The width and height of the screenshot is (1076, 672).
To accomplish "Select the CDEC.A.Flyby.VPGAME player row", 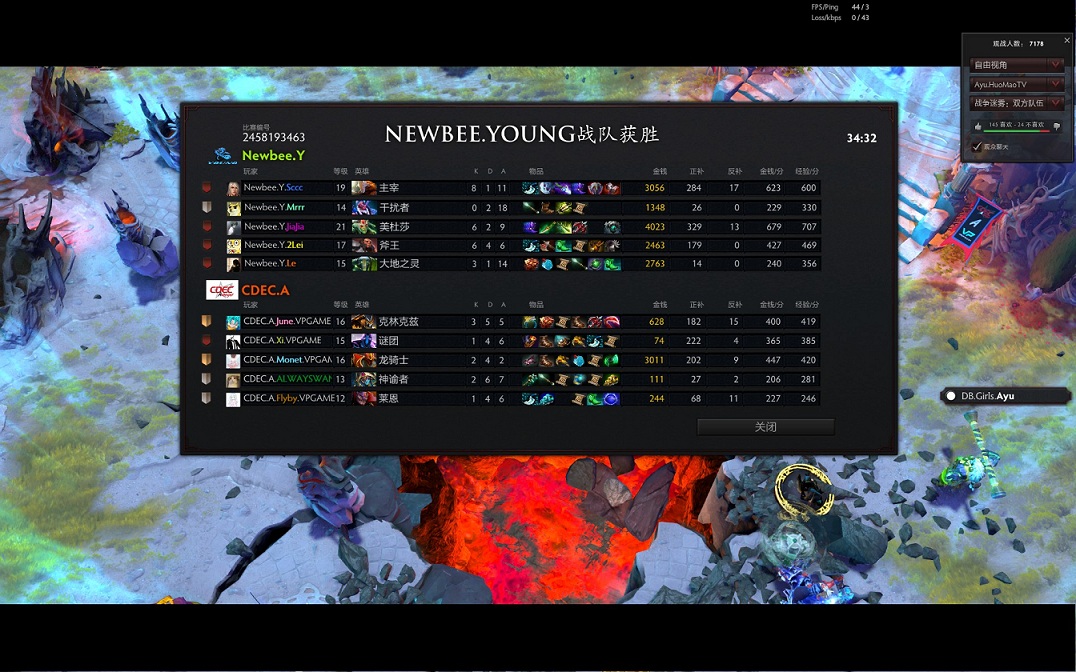I will click(286, 399).
